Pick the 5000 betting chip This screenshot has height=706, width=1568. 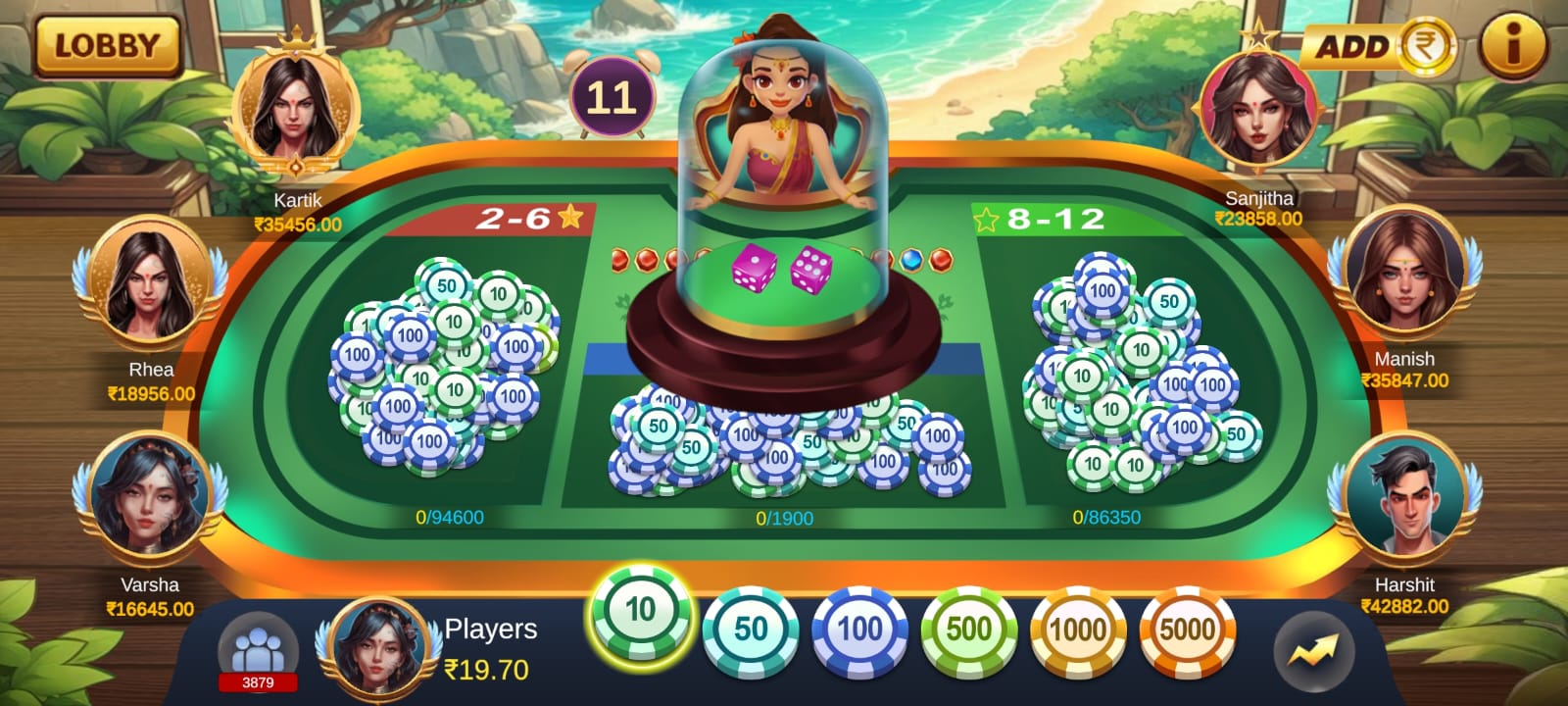1187,629
